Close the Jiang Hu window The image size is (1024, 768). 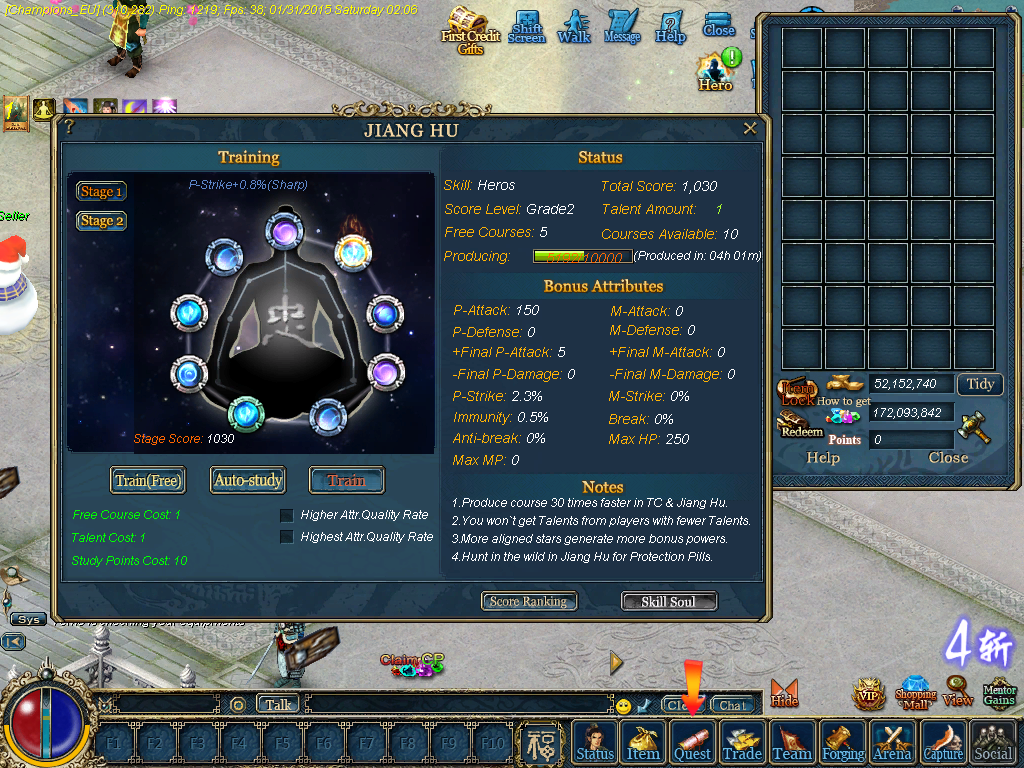pos(750,129)
